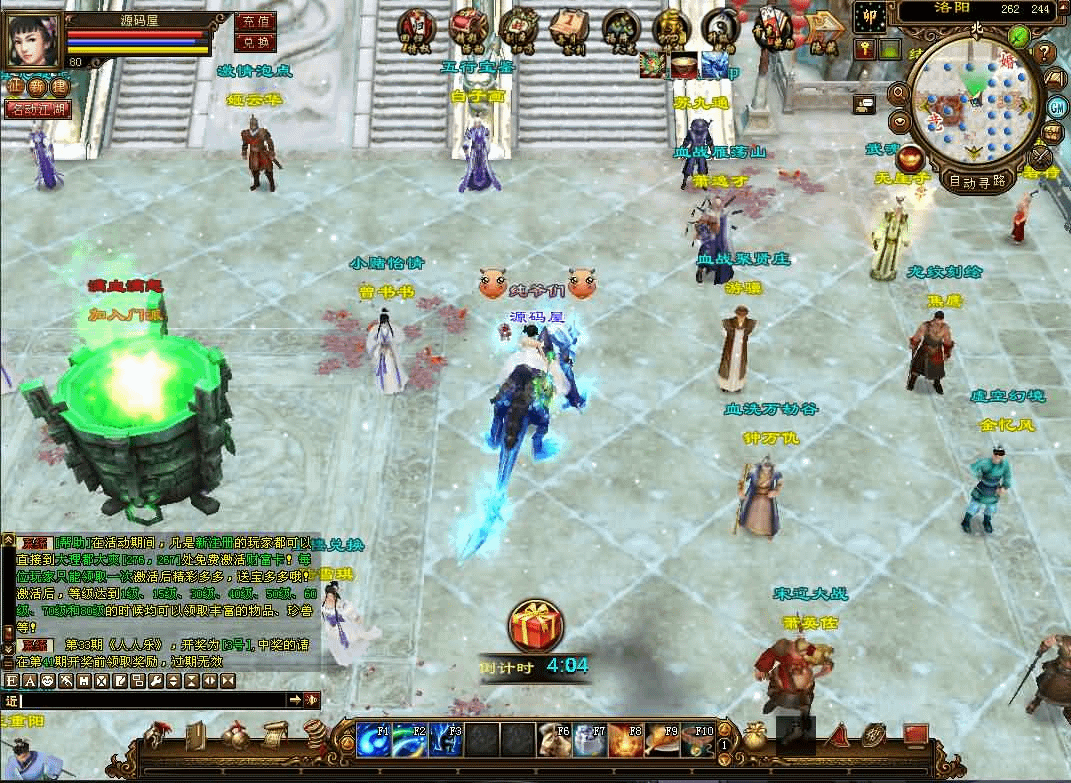Viewport: 1071px width, 783px height.
Task: Click the GM support button
Action: pos(1056,106)
